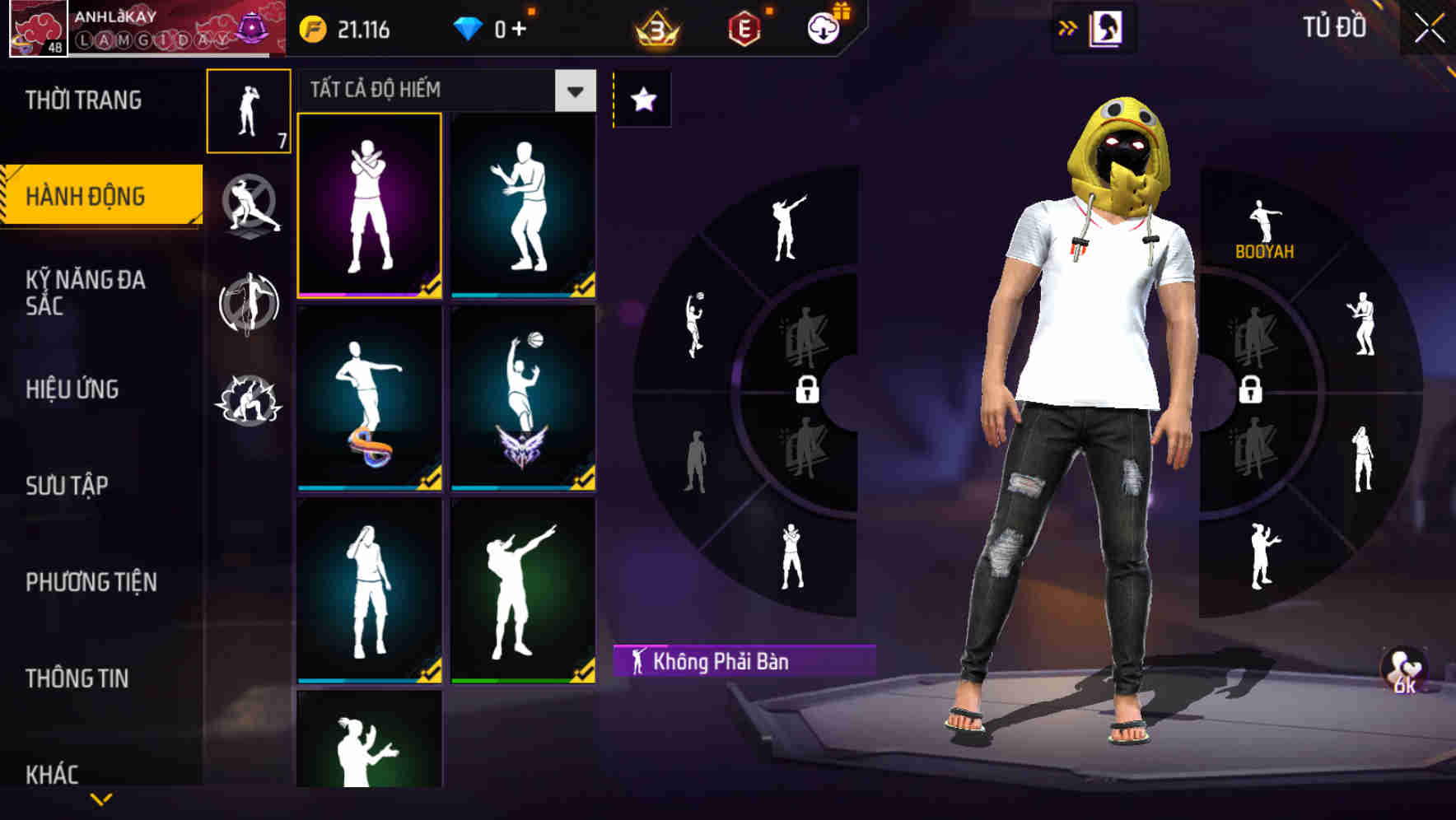The width and height of the screenshot is (1456, 820).
Task: Open the lunge-pose emote category icon
Action: click(248, 206)
